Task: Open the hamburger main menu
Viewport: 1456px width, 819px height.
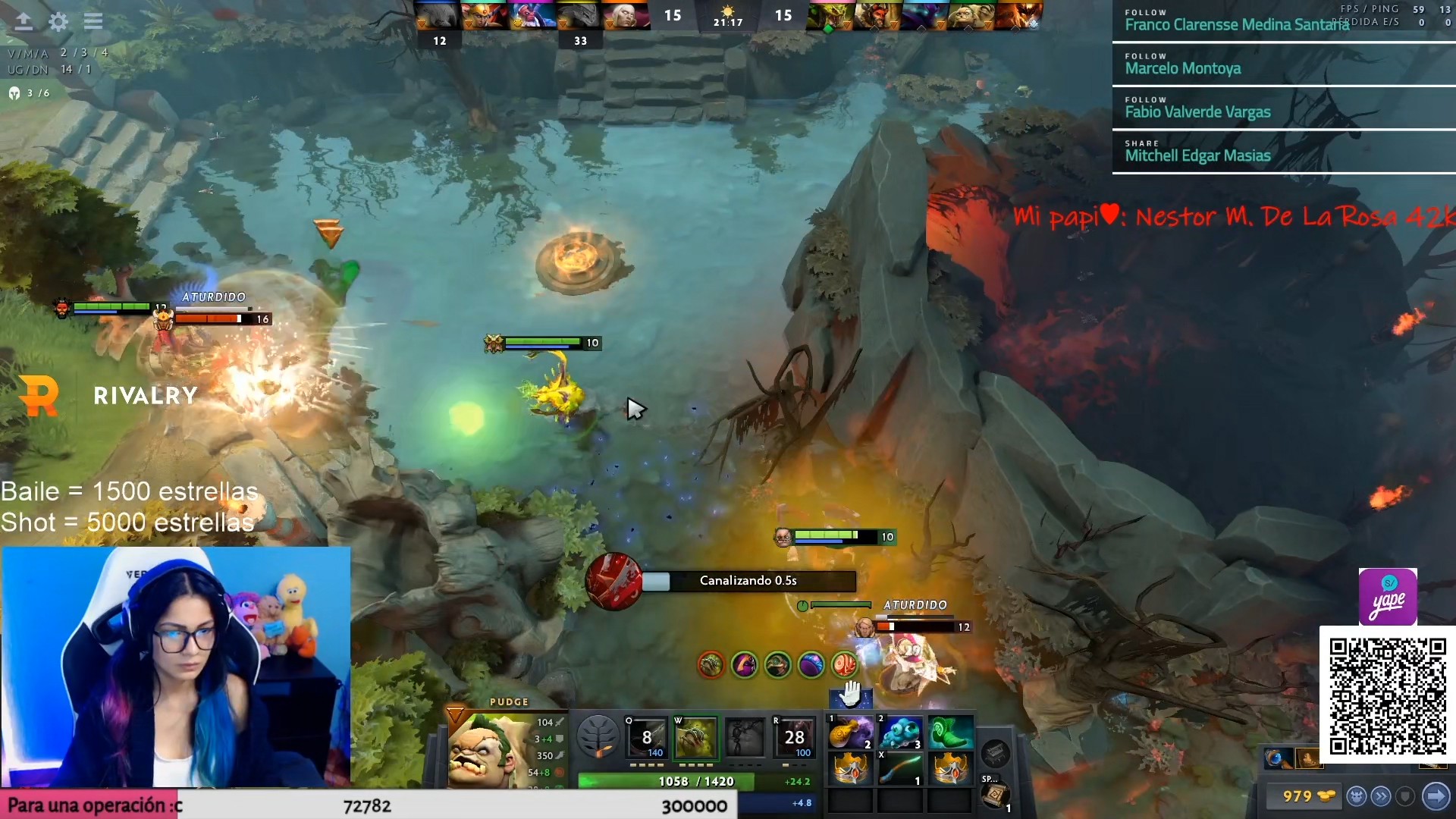Action: (93, 21)
